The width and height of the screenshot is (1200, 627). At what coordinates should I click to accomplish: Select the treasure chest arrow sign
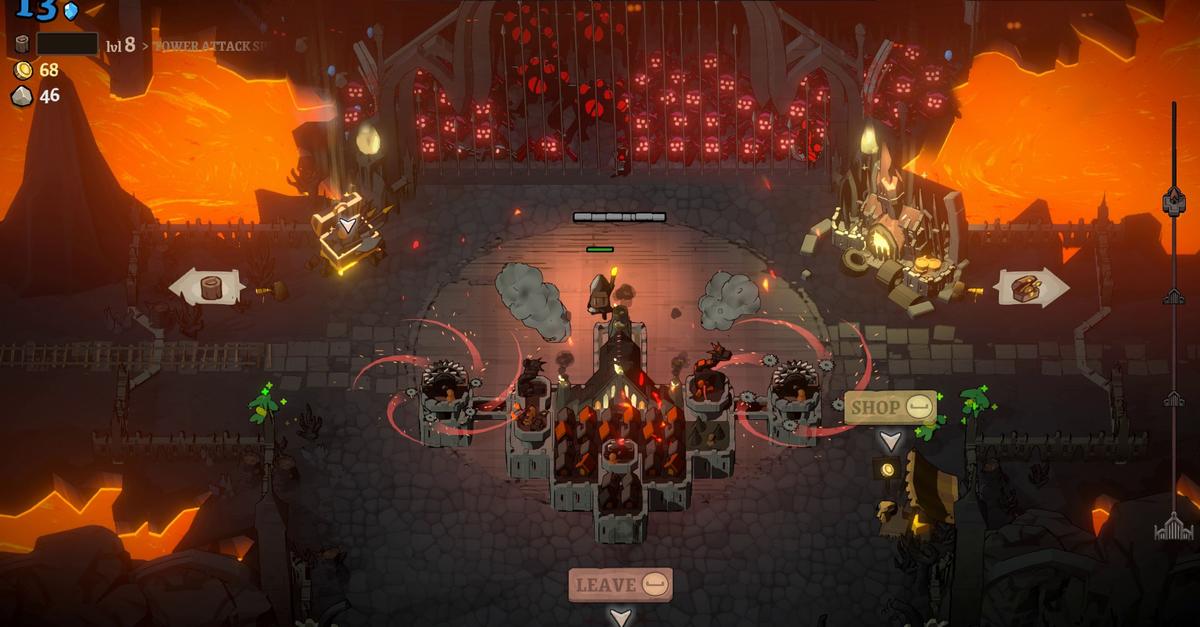click(1031, 287)
